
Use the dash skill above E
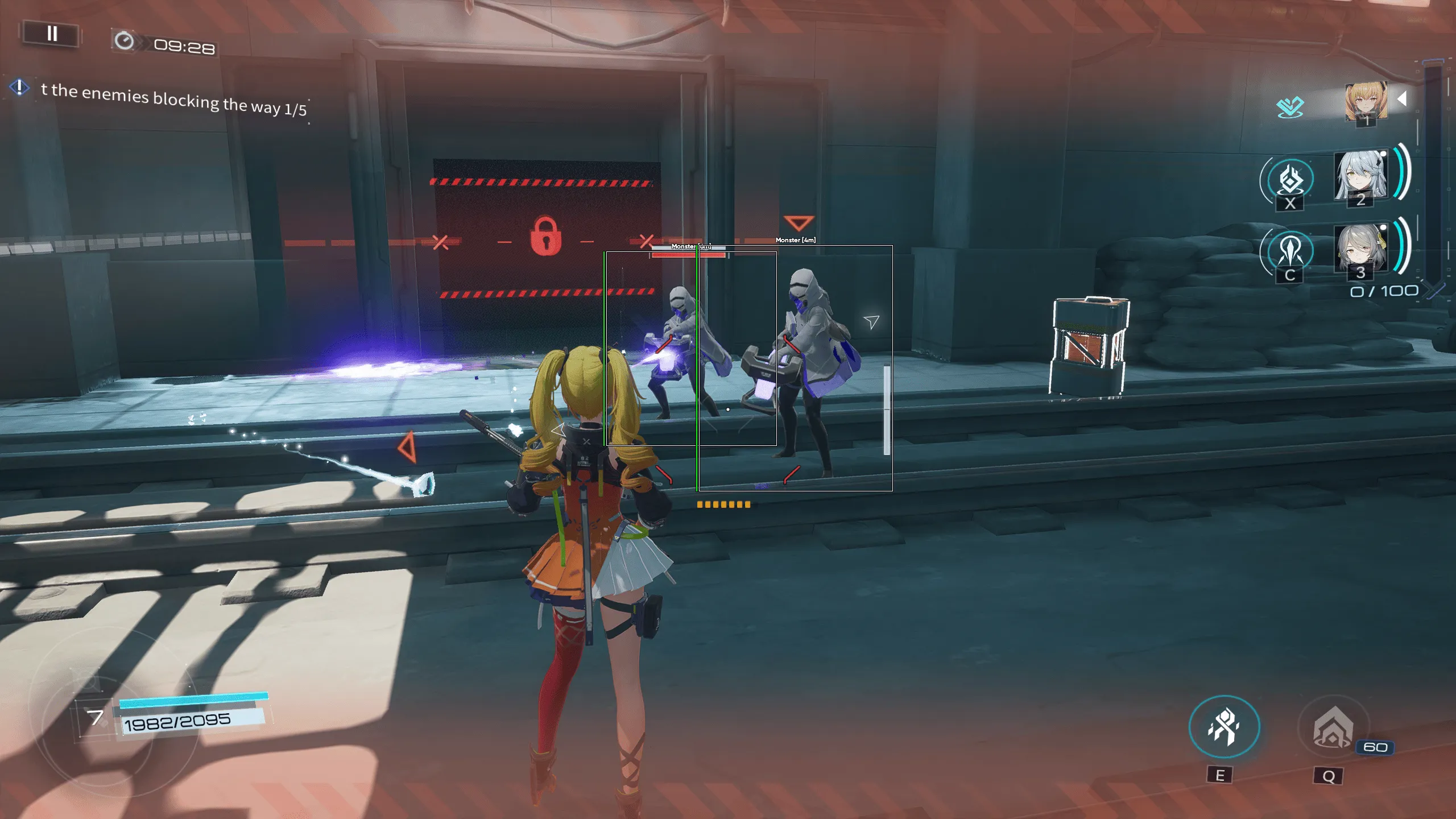[x=1224, y=726]
